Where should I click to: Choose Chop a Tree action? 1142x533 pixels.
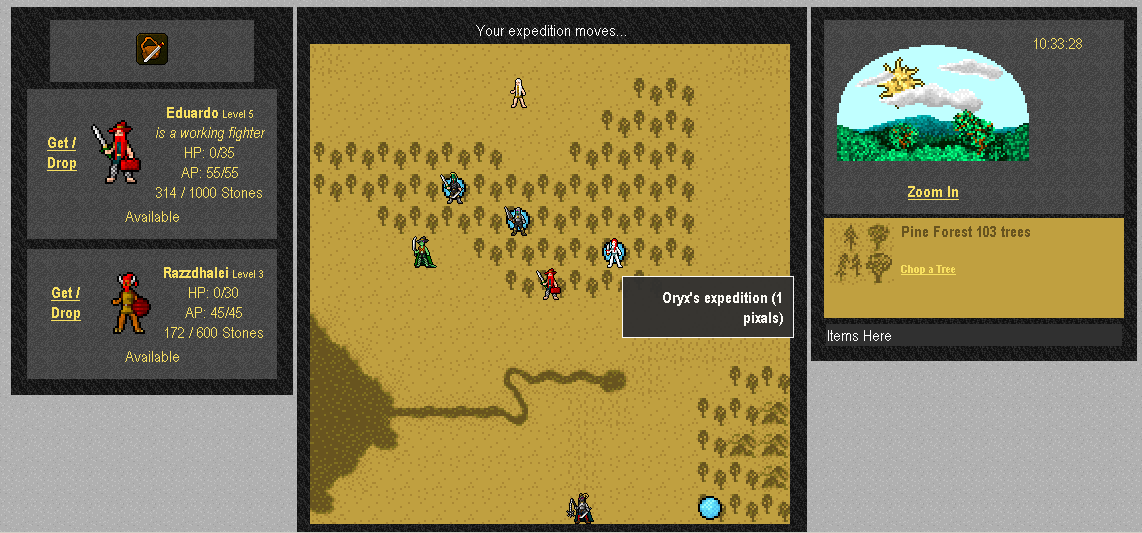tap(927, 269)
